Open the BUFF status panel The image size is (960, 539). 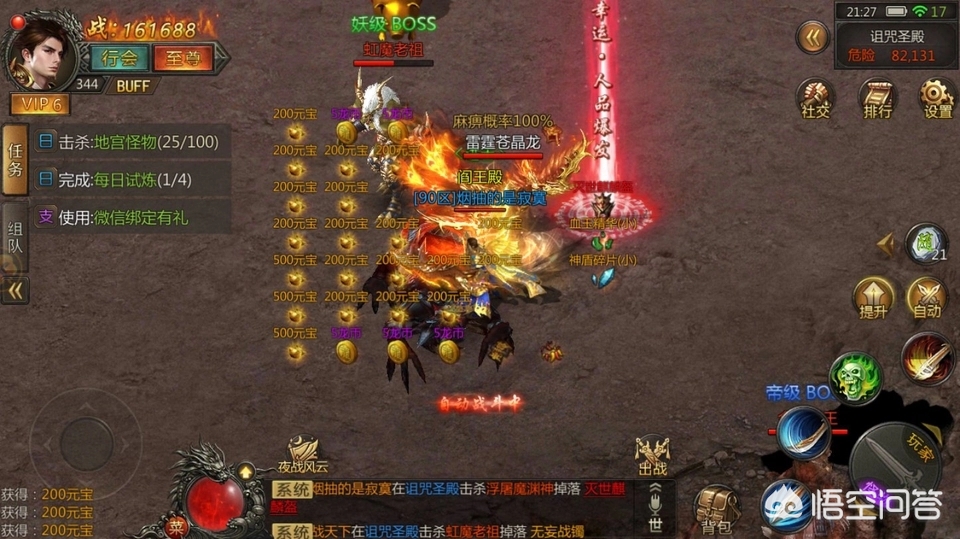tap(133, 84)
